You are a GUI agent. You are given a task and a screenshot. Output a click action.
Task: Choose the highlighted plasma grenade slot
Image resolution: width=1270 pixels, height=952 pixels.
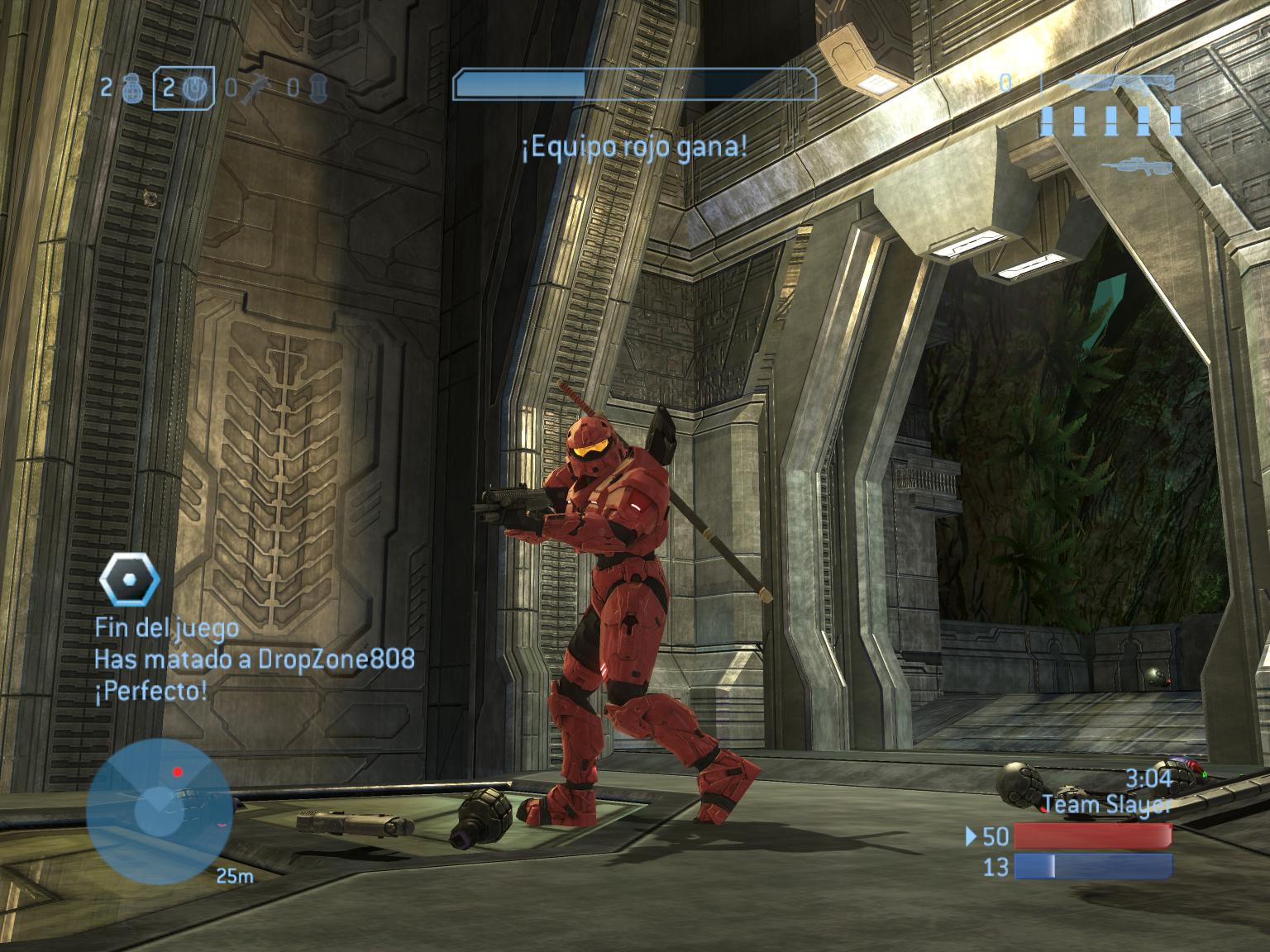[184, 88]
